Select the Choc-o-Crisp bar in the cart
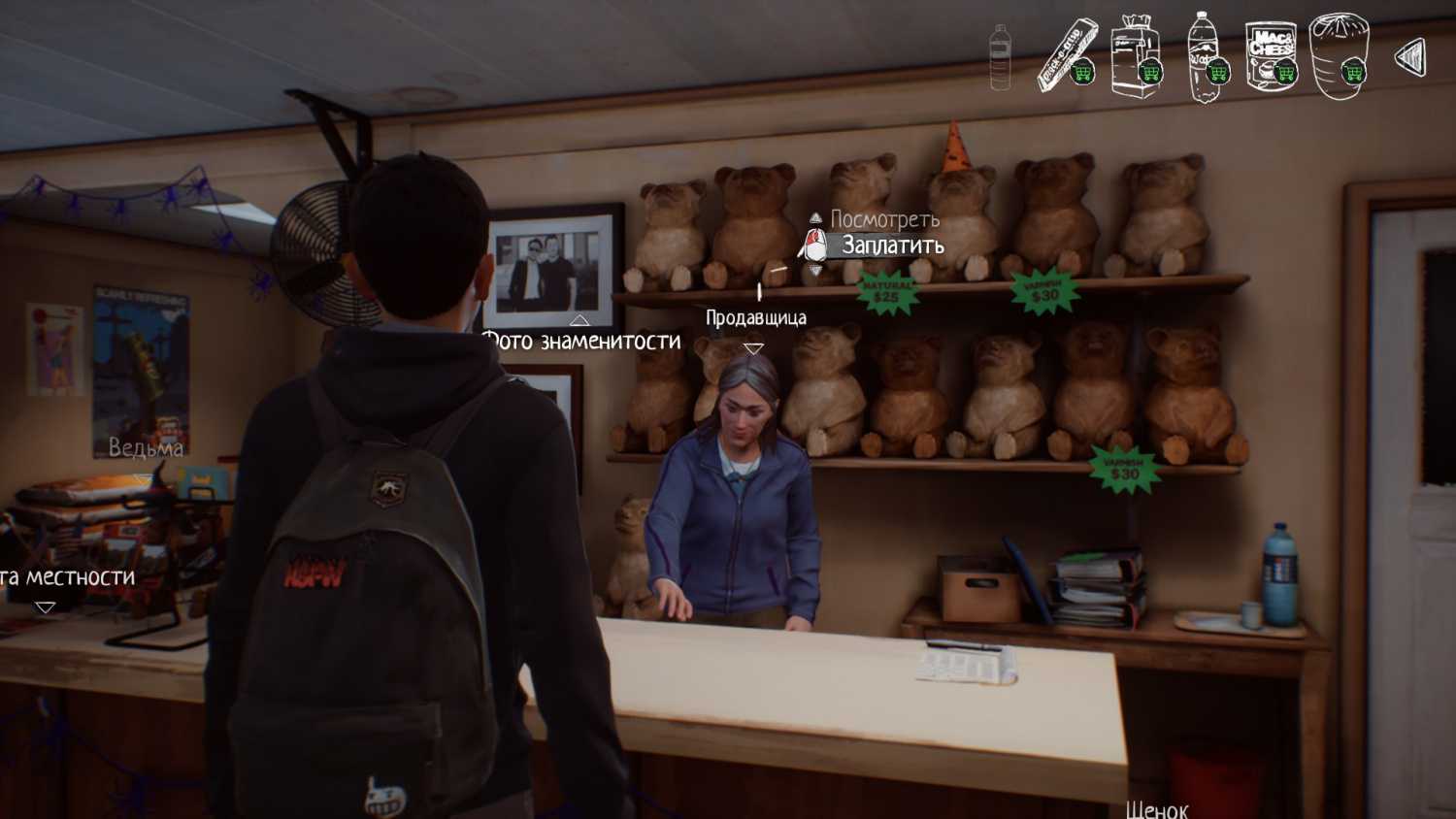This screenshot has width=1456, height=819. pyautogui.click(x=1068, y=56)
